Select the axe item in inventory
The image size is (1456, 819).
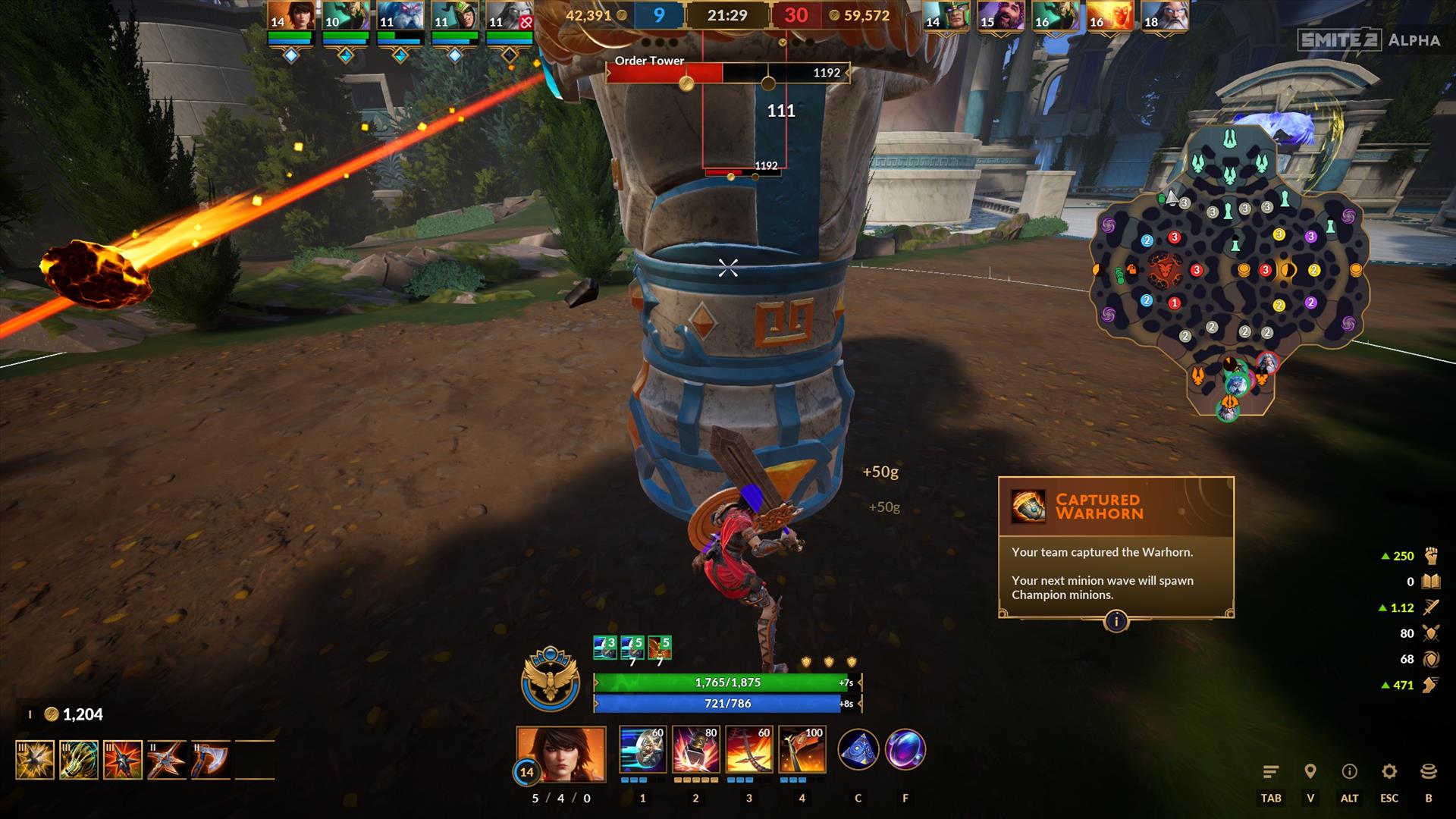click(x=210, y=760)
